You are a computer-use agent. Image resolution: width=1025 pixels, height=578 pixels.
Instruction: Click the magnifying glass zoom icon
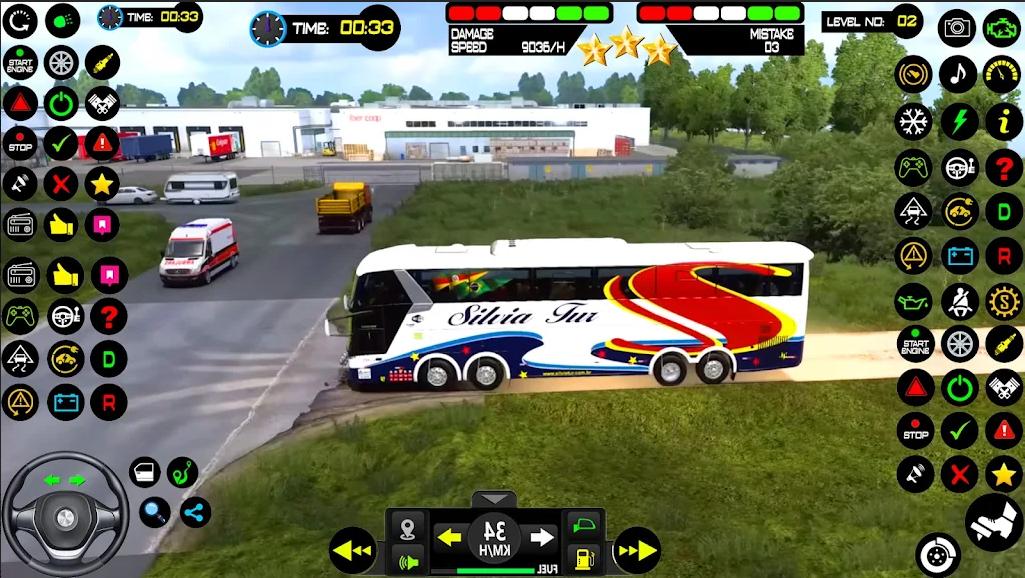[x=154, y=512]
